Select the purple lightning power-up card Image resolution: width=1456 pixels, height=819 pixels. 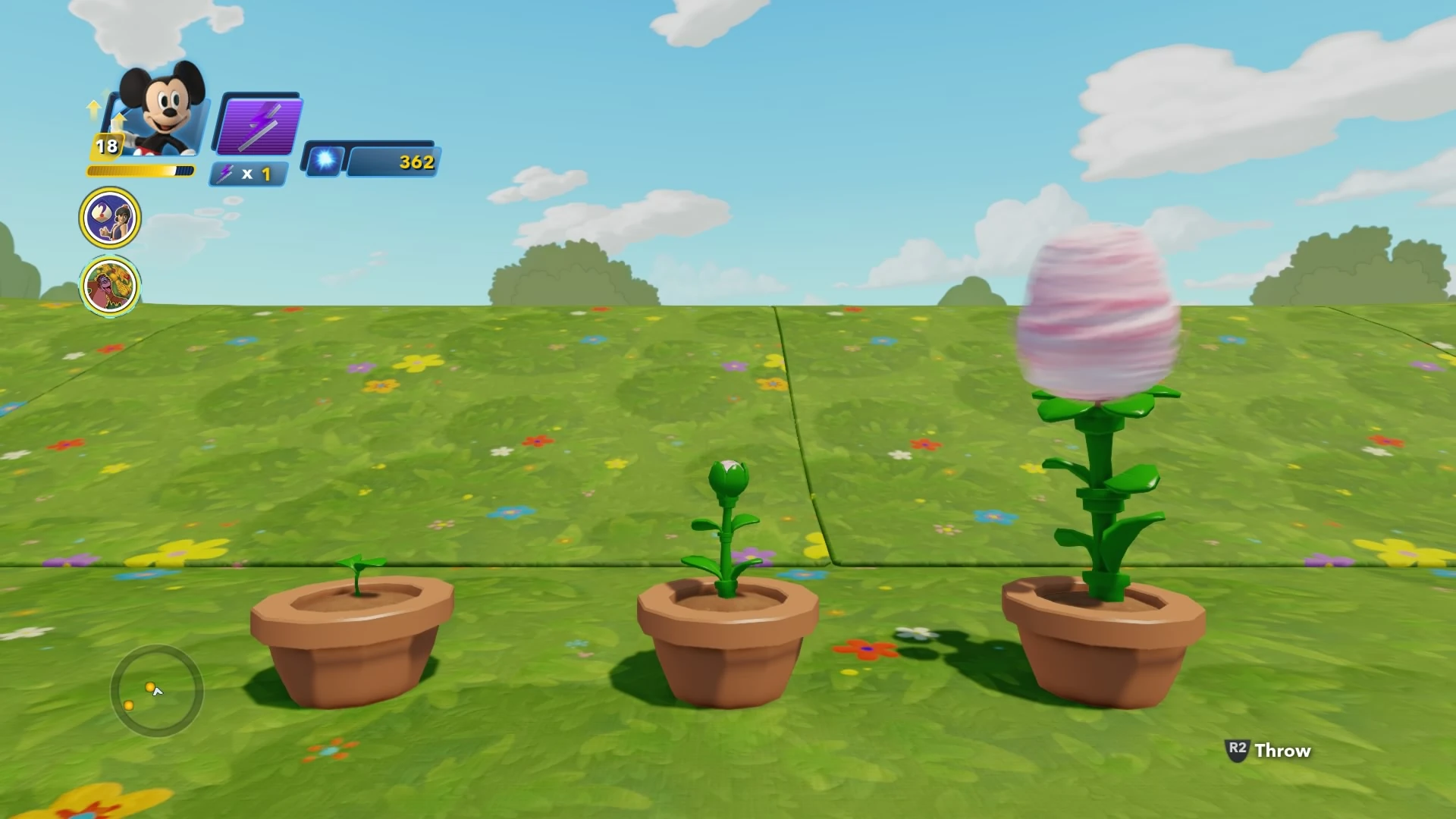[x=258, y=125]
